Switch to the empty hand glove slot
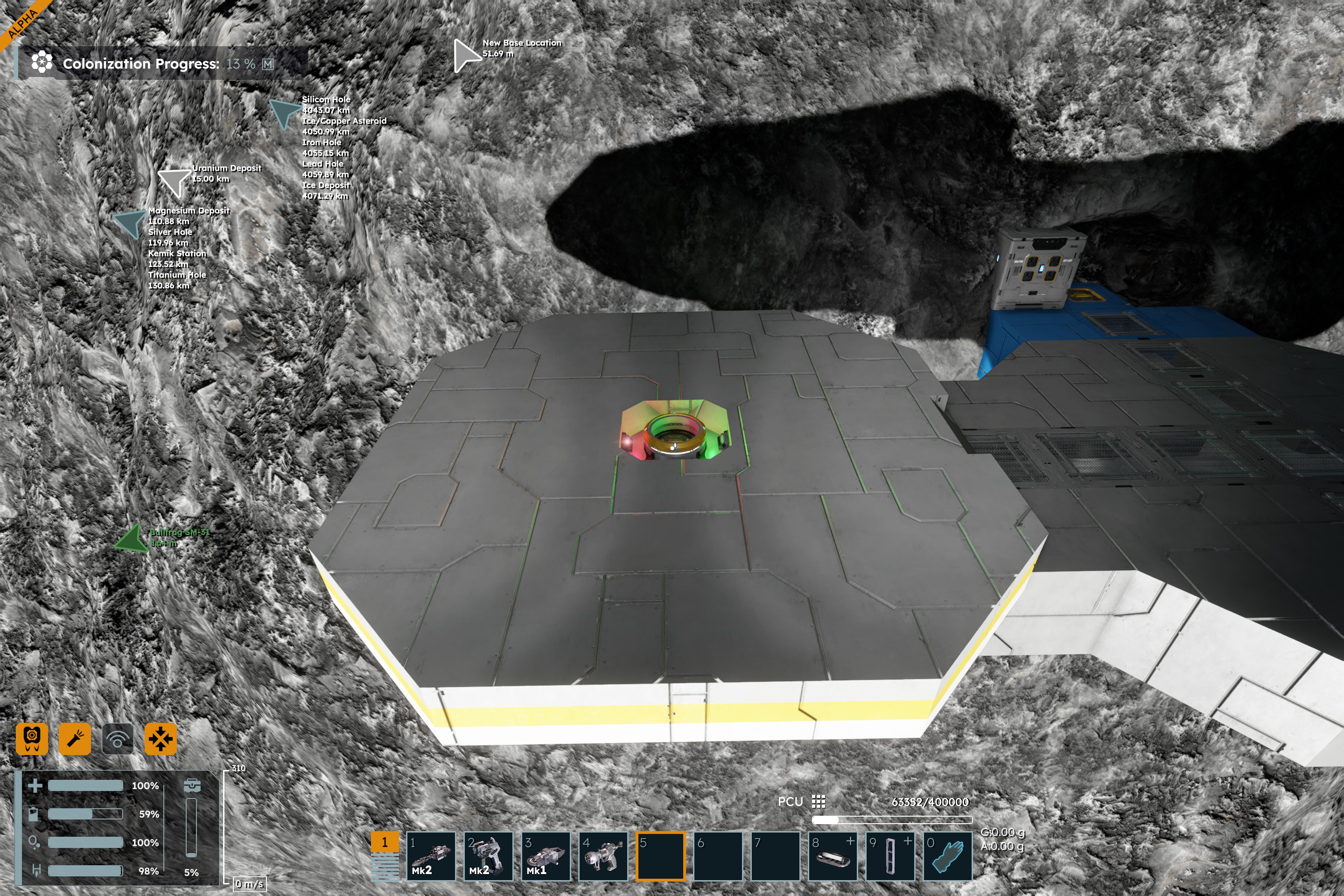 coord(947,855)
